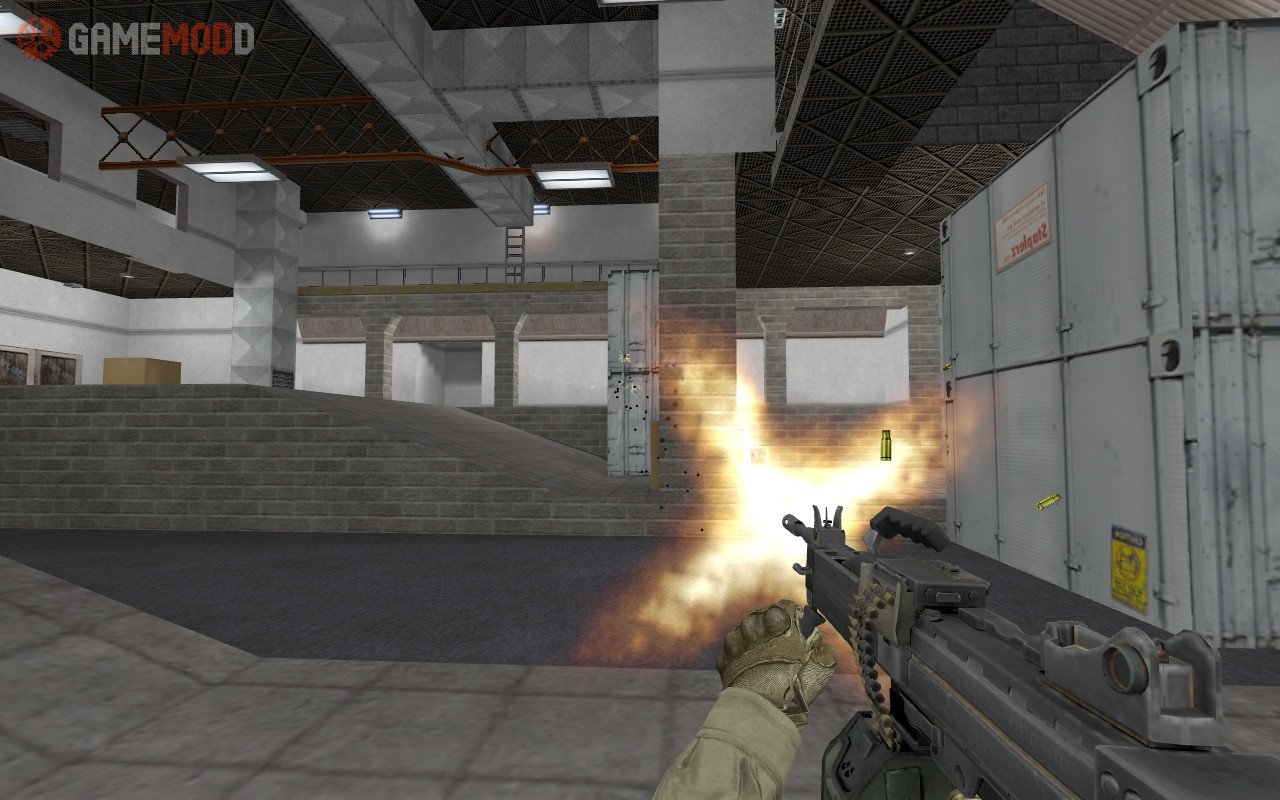This screenshot has width=1280, height=800.
Task: Click the GameModd logo watermark
Action: tap(135, 38)
